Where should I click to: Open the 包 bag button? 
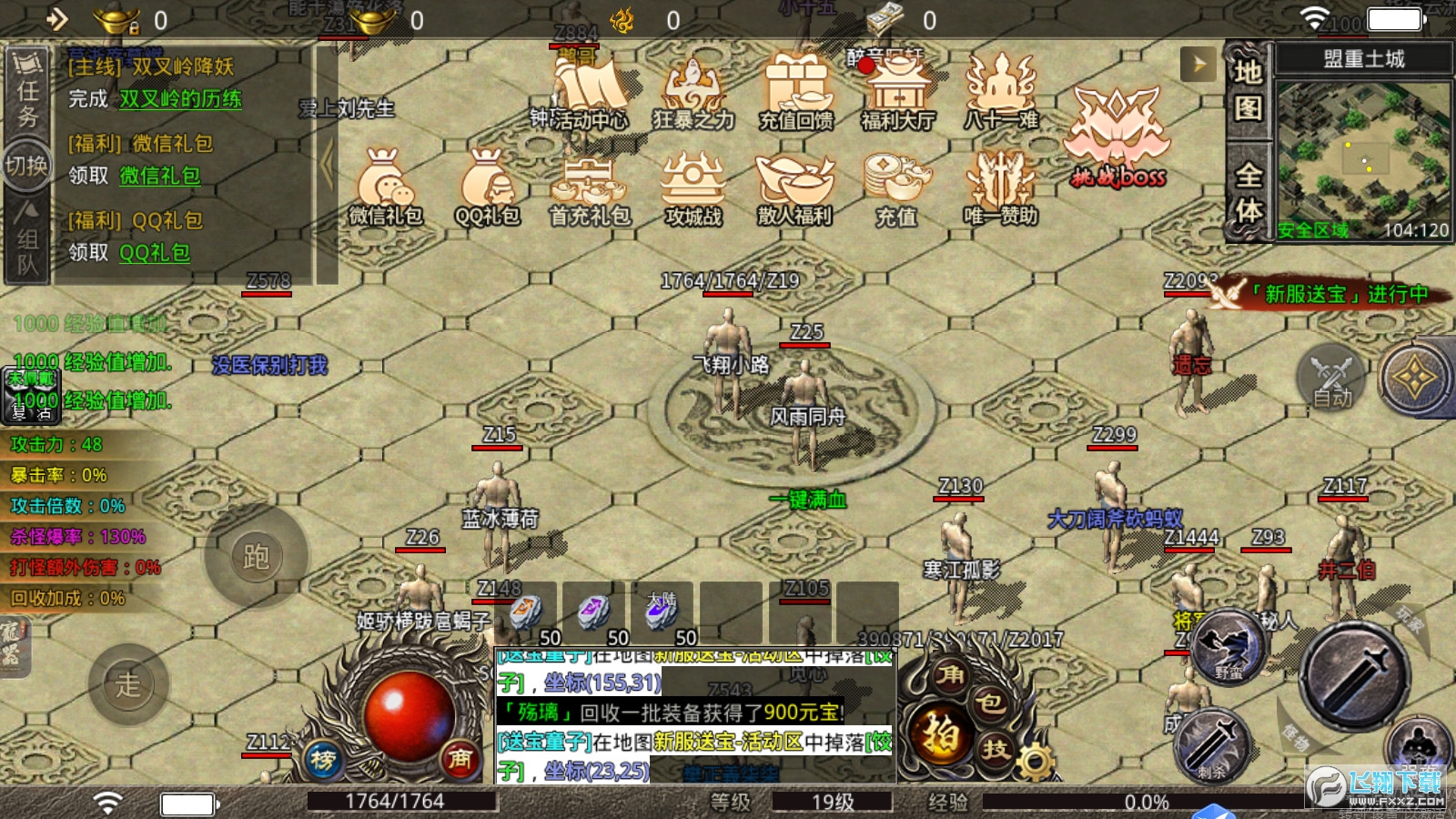[x=990, y=703]
